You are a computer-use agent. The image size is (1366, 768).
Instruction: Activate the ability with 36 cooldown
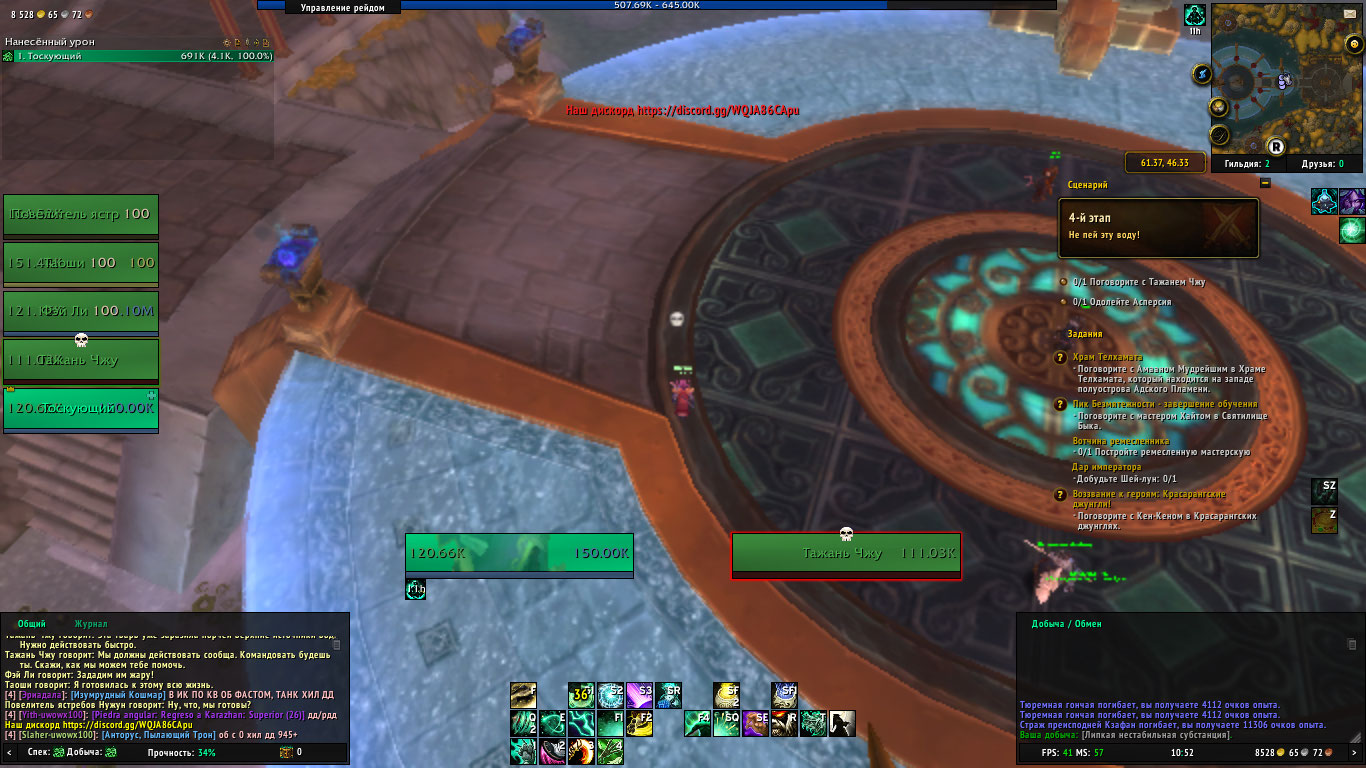pyautogui.click(x=581, y=695)
